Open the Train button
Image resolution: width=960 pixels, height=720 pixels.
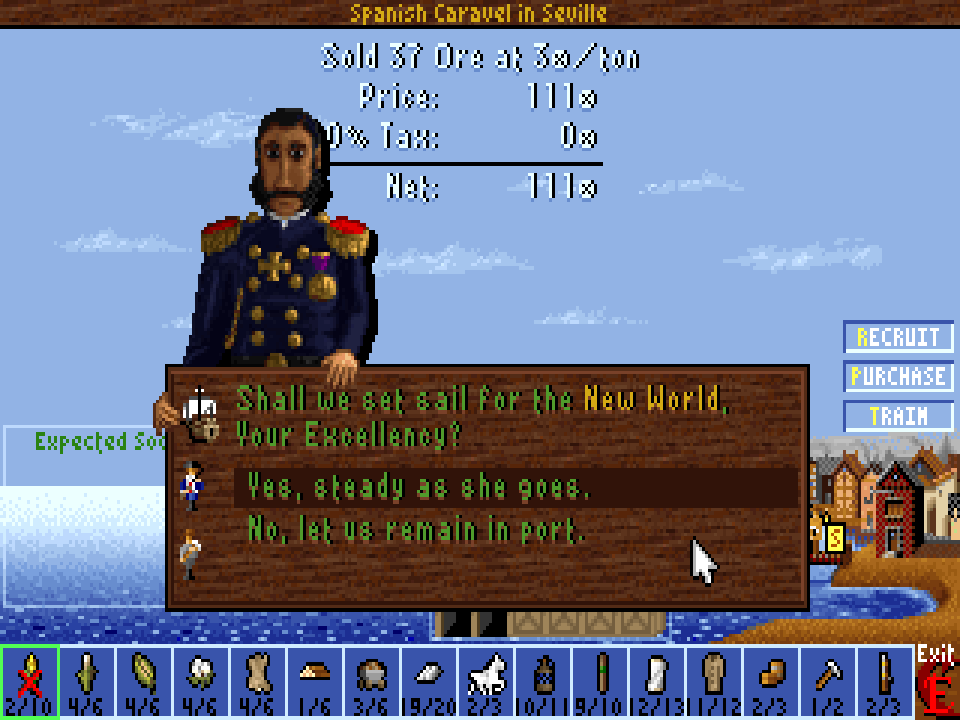[898, 416]
